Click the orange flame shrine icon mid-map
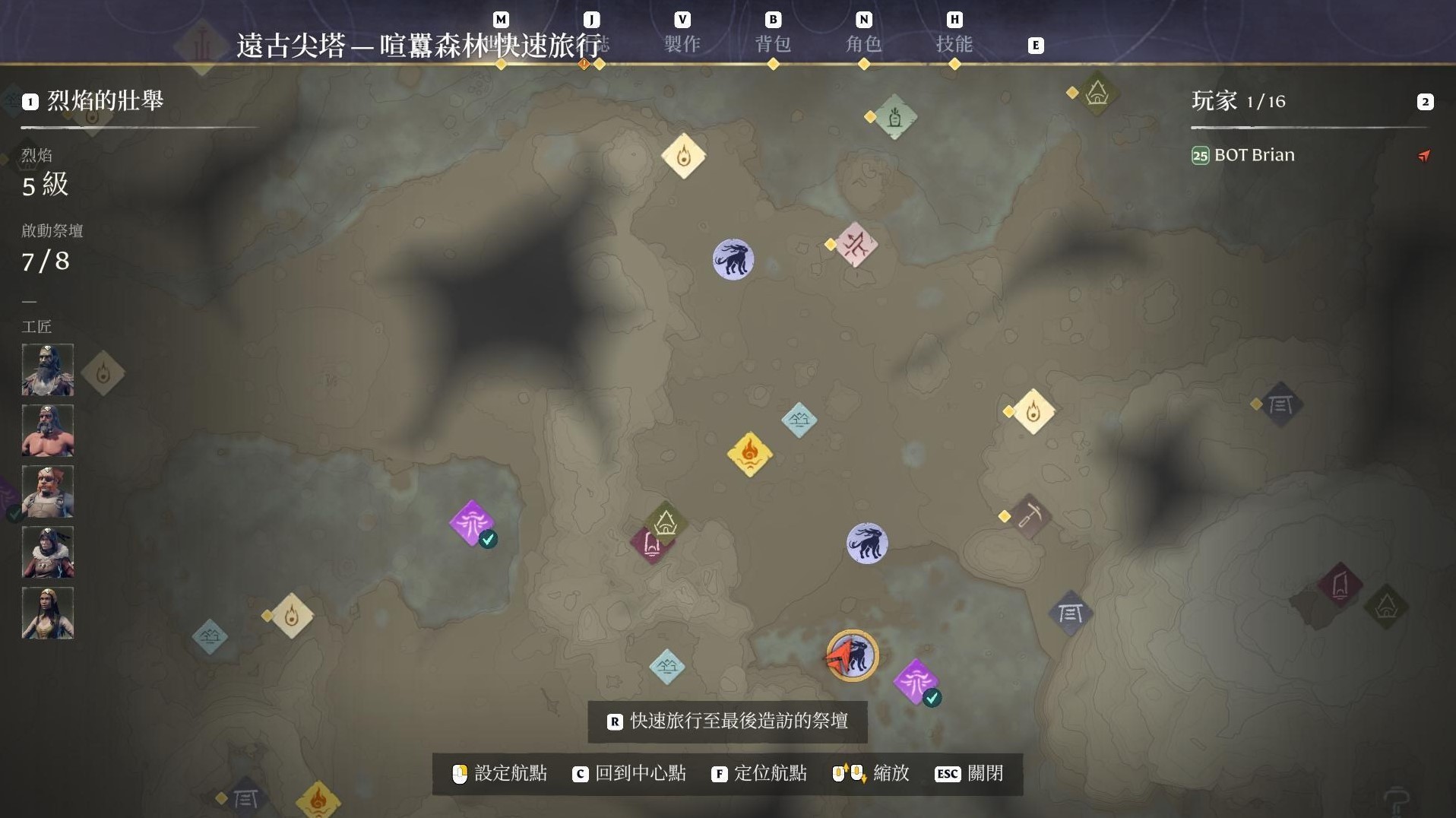1456x818 pixels. tap(750, 455)
